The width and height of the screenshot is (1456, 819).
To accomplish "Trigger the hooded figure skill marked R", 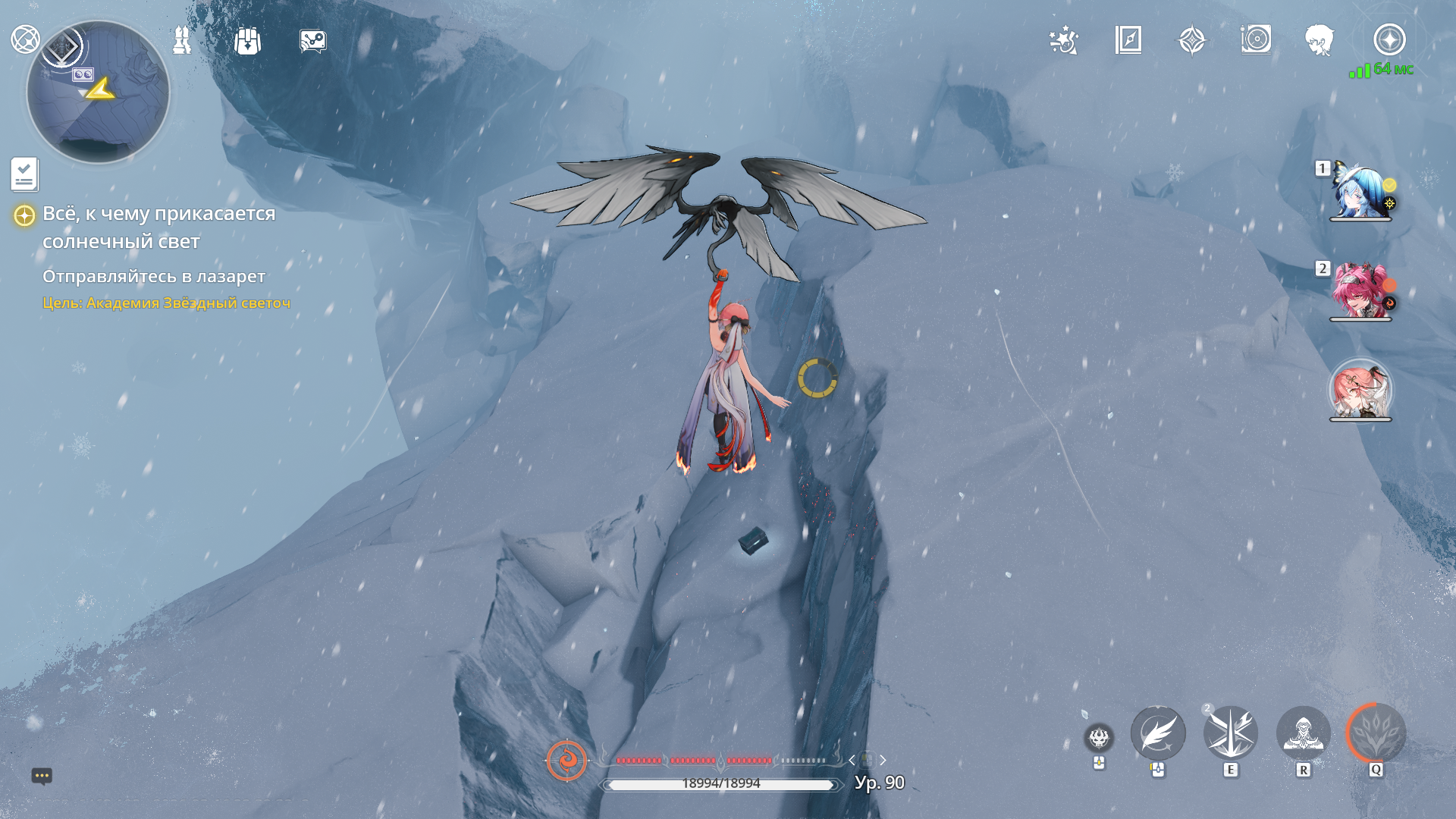I will tap(1303, 733).
